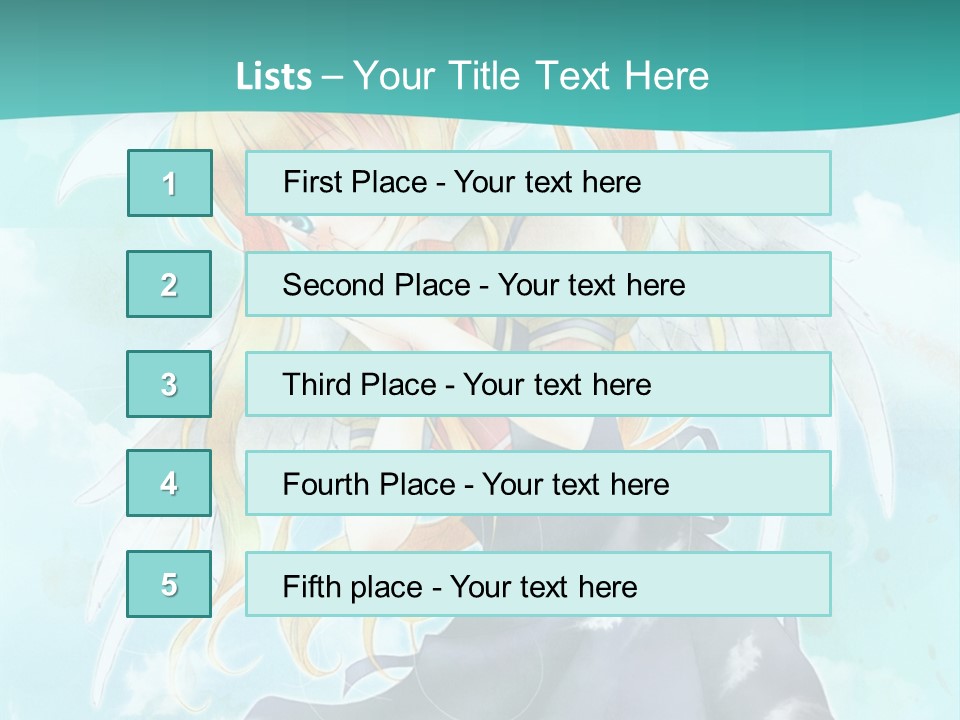Choose the Fifth place text row
This screenshot has height=720, width=960.
(x=538, y=584)
